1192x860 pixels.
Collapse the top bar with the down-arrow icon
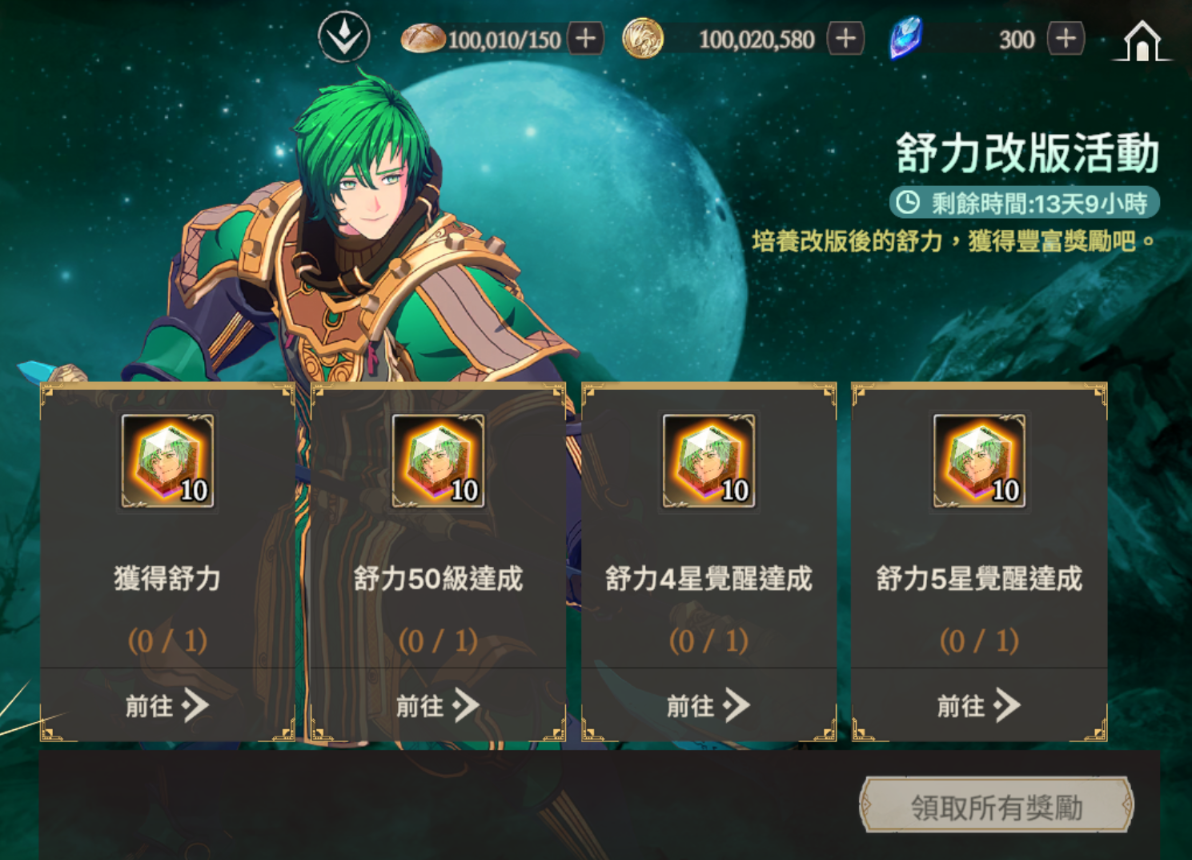point(344,39)
